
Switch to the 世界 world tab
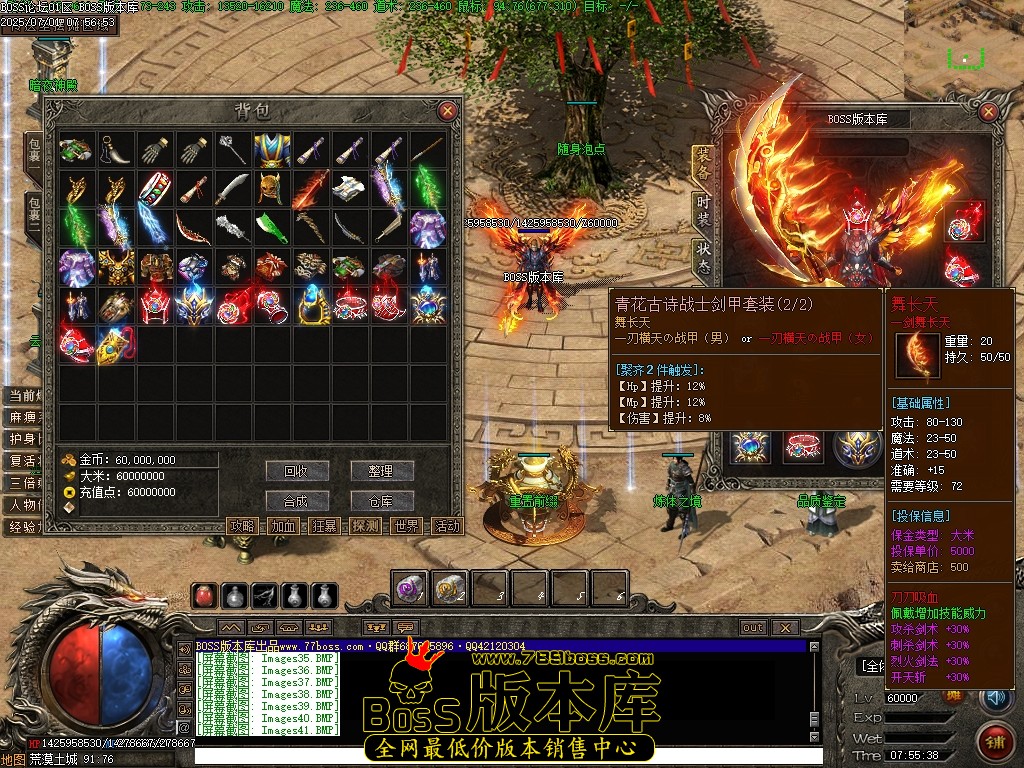[407, 526]
